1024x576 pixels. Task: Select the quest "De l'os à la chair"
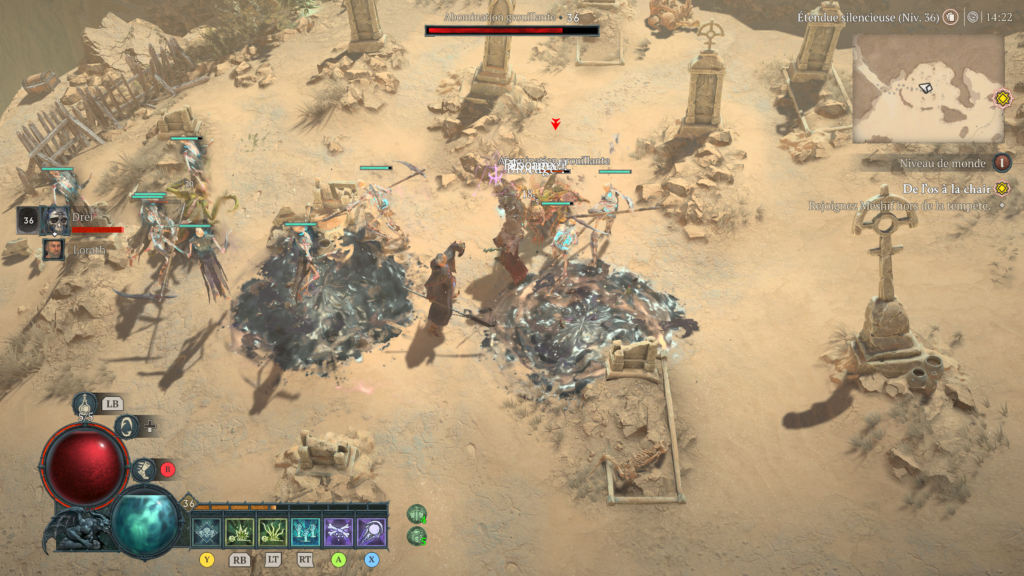946,188
